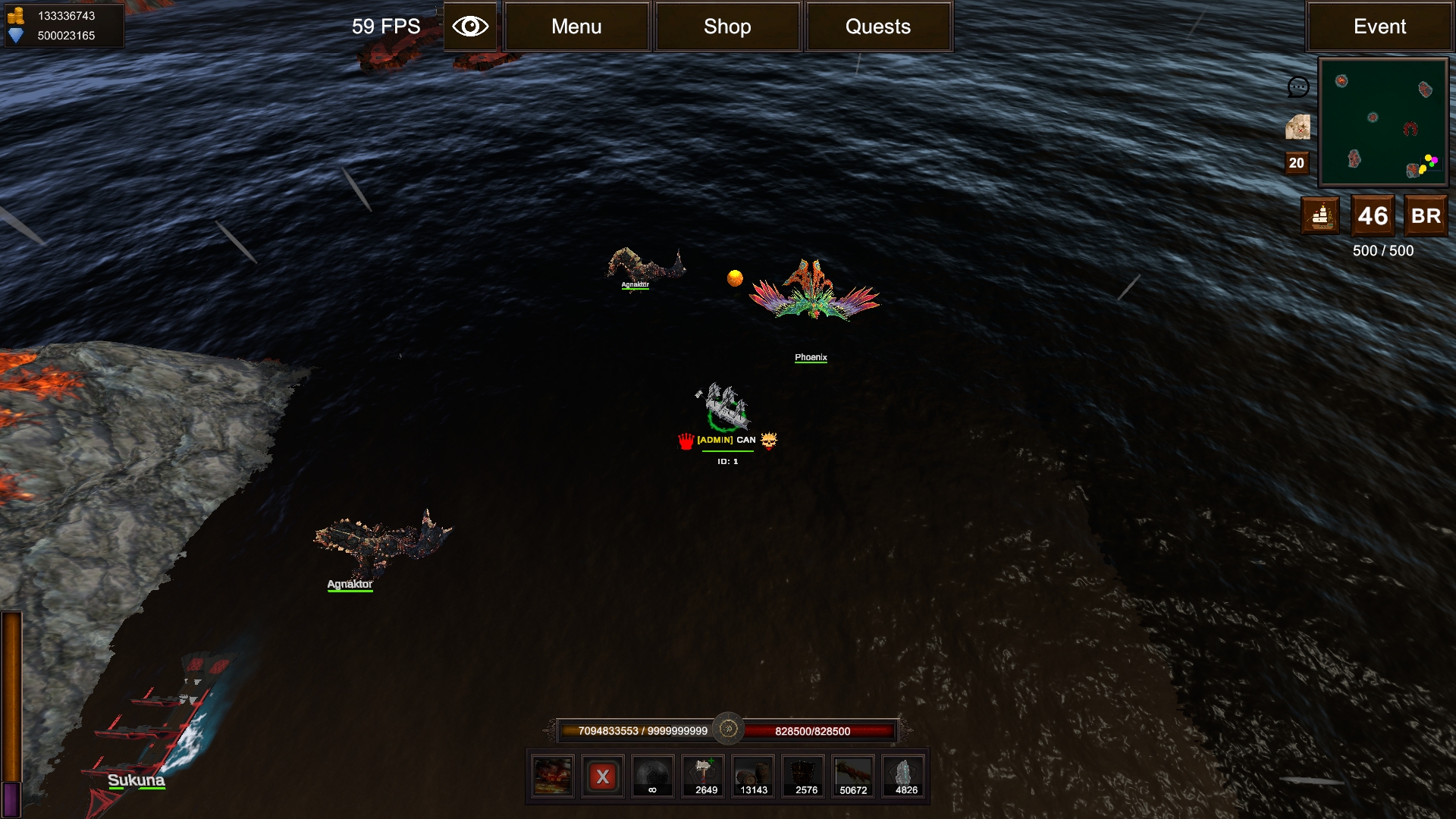Select the fiery scene hotbar slot

(x=552, y=777)
